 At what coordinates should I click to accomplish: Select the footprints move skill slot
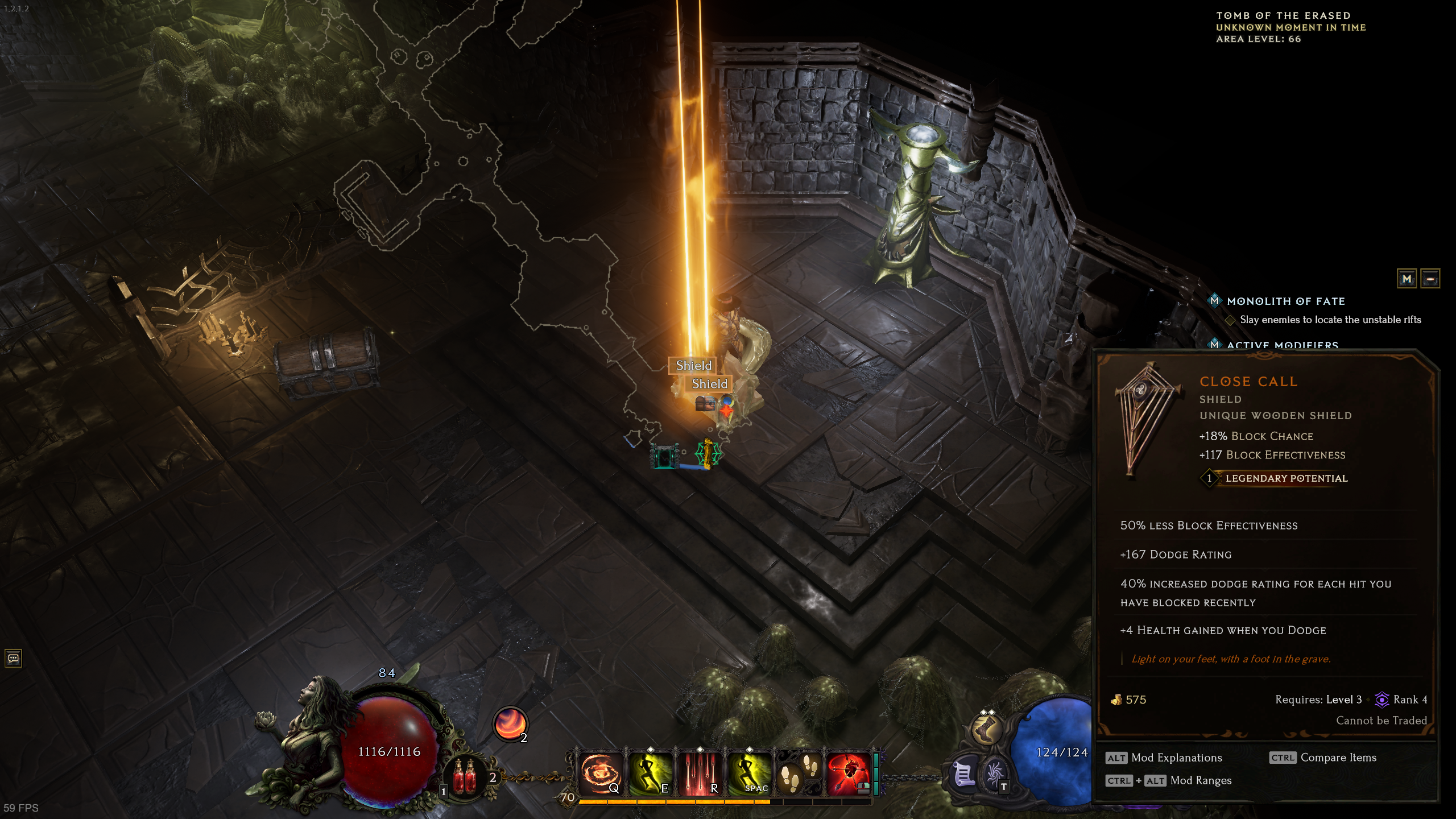point(799,773)
